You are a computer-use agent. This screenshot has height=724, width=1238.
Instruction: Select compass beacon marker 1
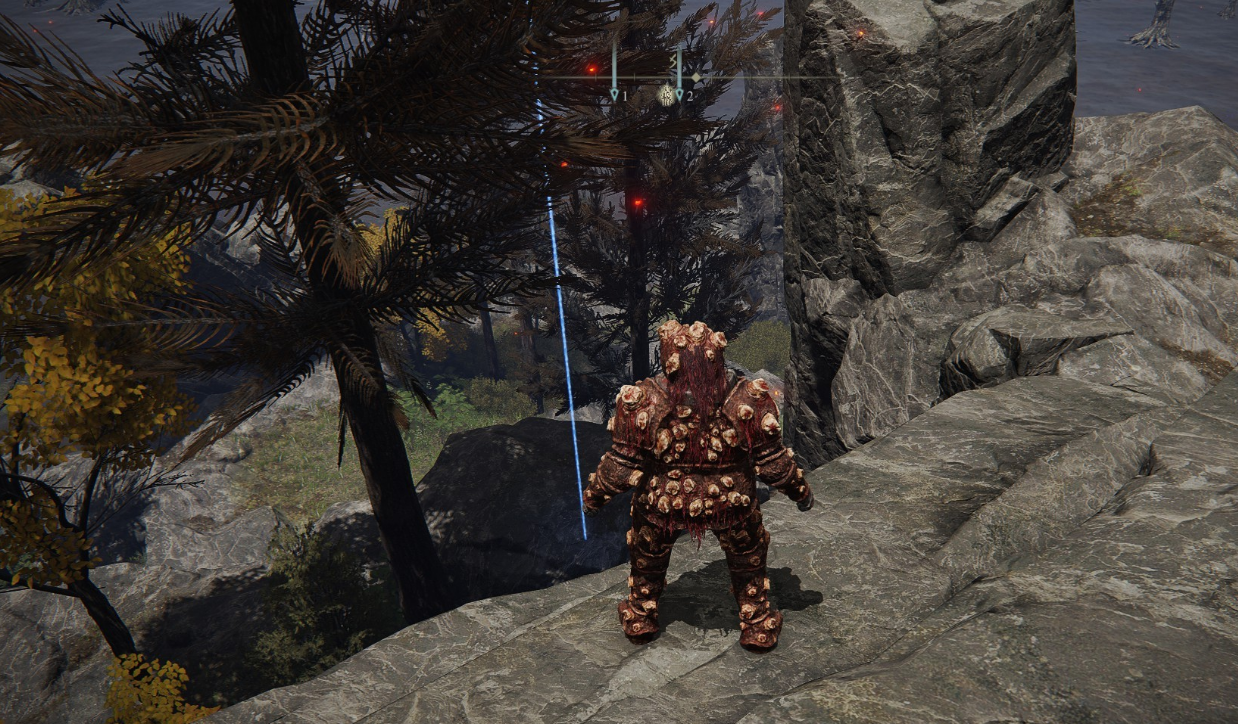pos(615,93)
